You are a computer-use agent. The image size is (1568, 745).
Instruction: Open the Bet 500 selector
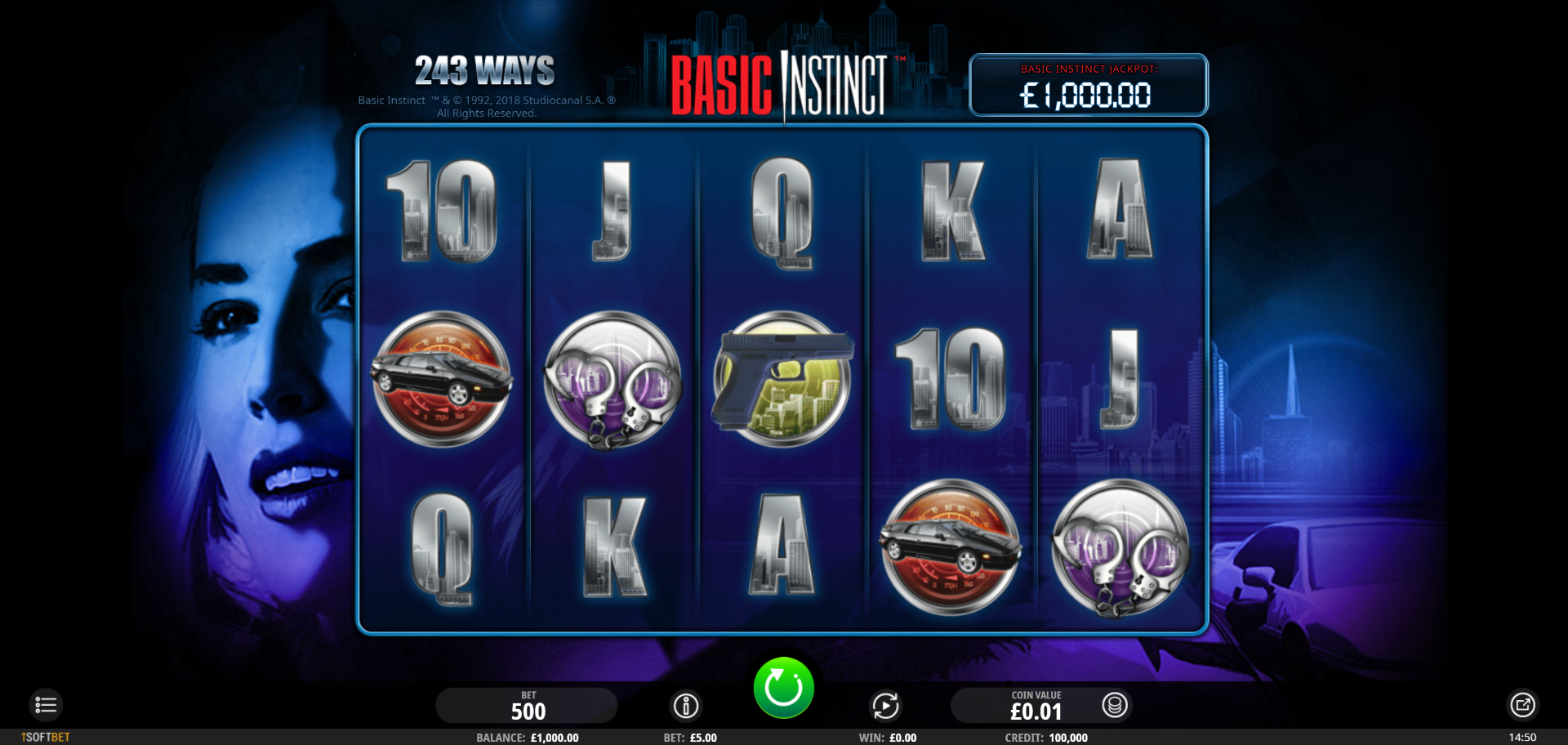(527, 706)
